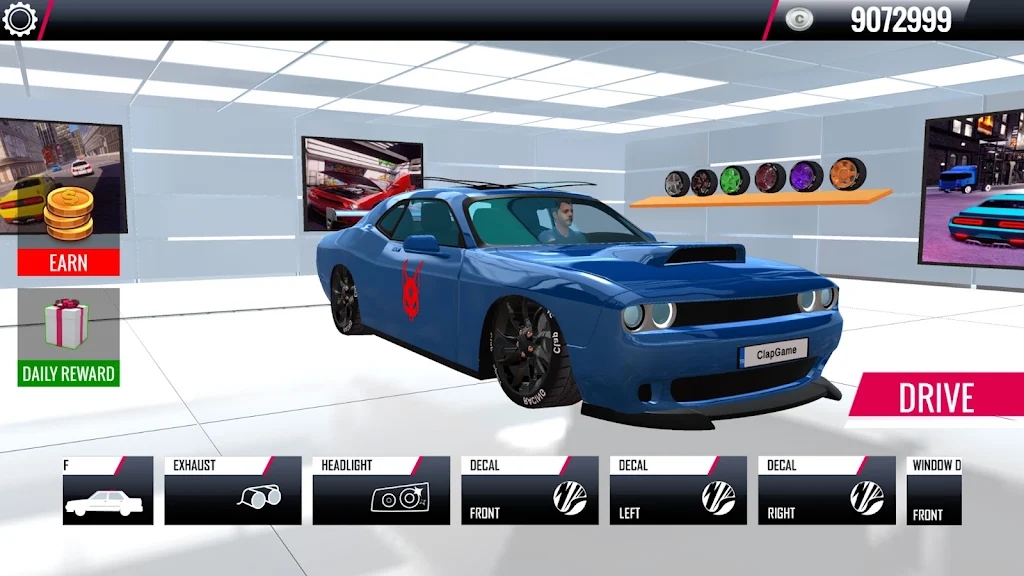Screen dimensions: 1024x576
Task: Choose the Headlight customization tile
Action: click(381, 490)
